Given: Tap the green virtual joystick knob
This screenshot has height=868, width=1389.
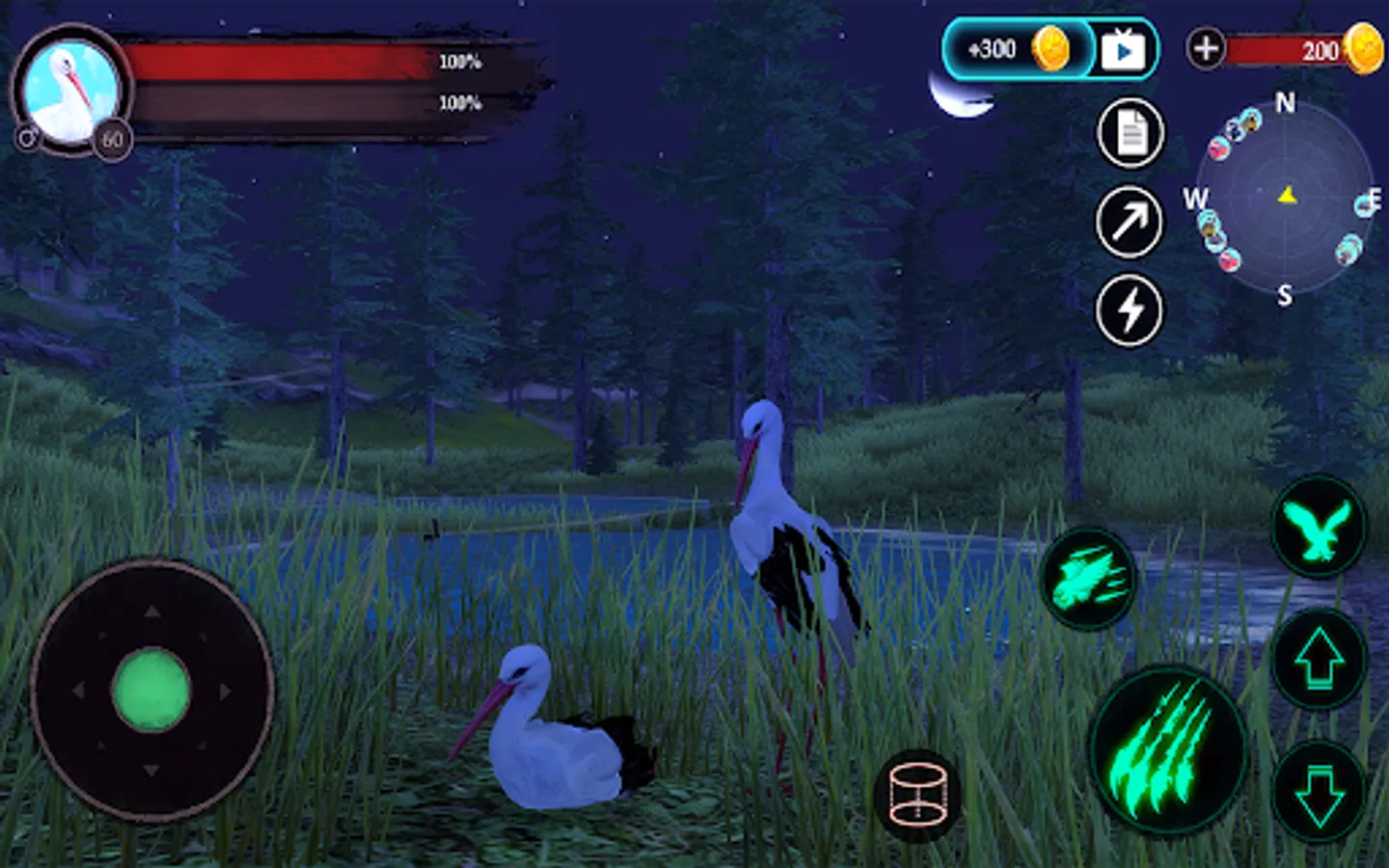Looking at the screenshot, I should 151,691.
